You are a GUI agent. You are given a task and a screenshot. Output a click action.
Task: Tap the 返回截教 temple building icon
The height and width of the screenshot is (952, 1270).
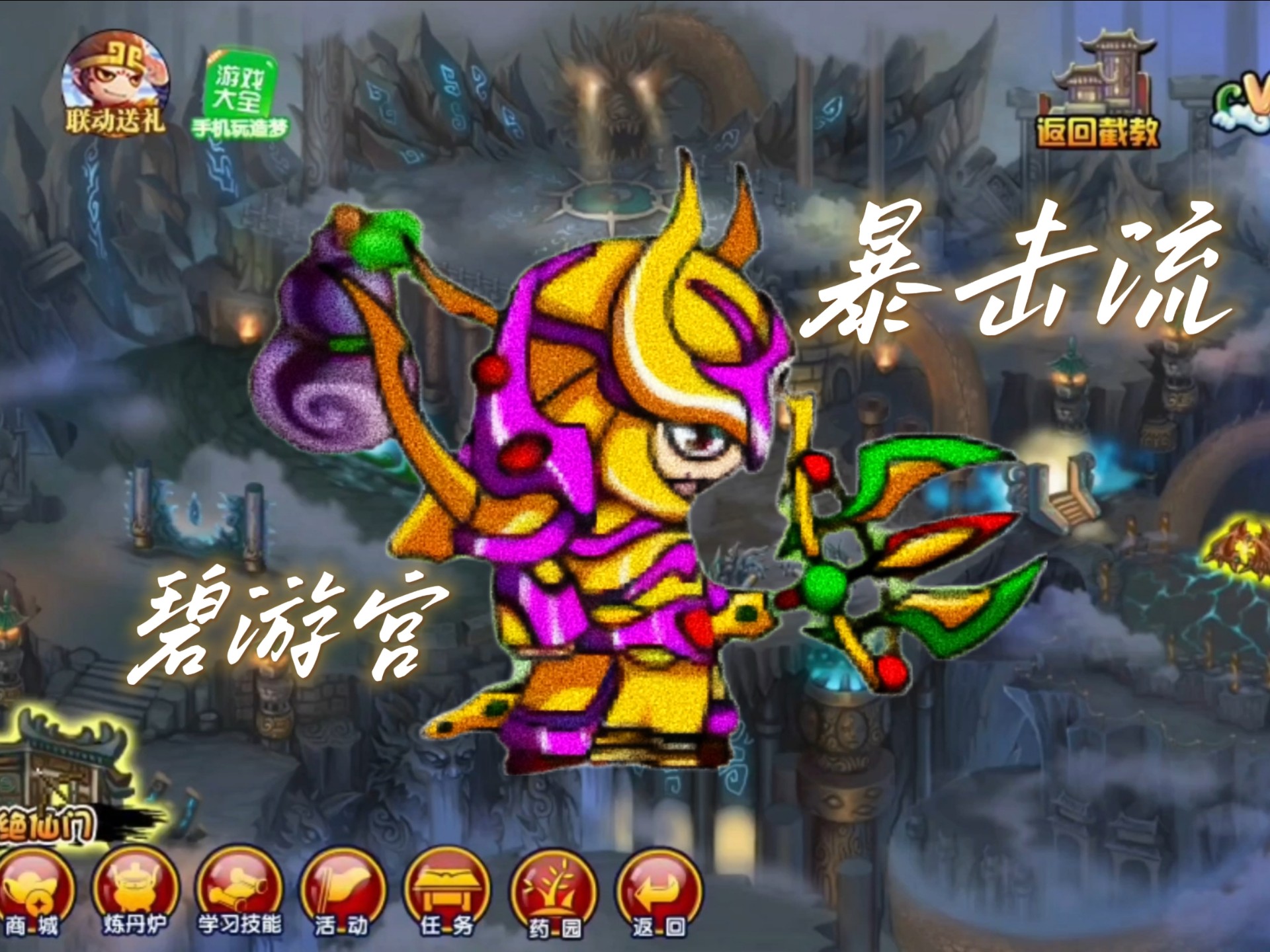point(1105,93)
